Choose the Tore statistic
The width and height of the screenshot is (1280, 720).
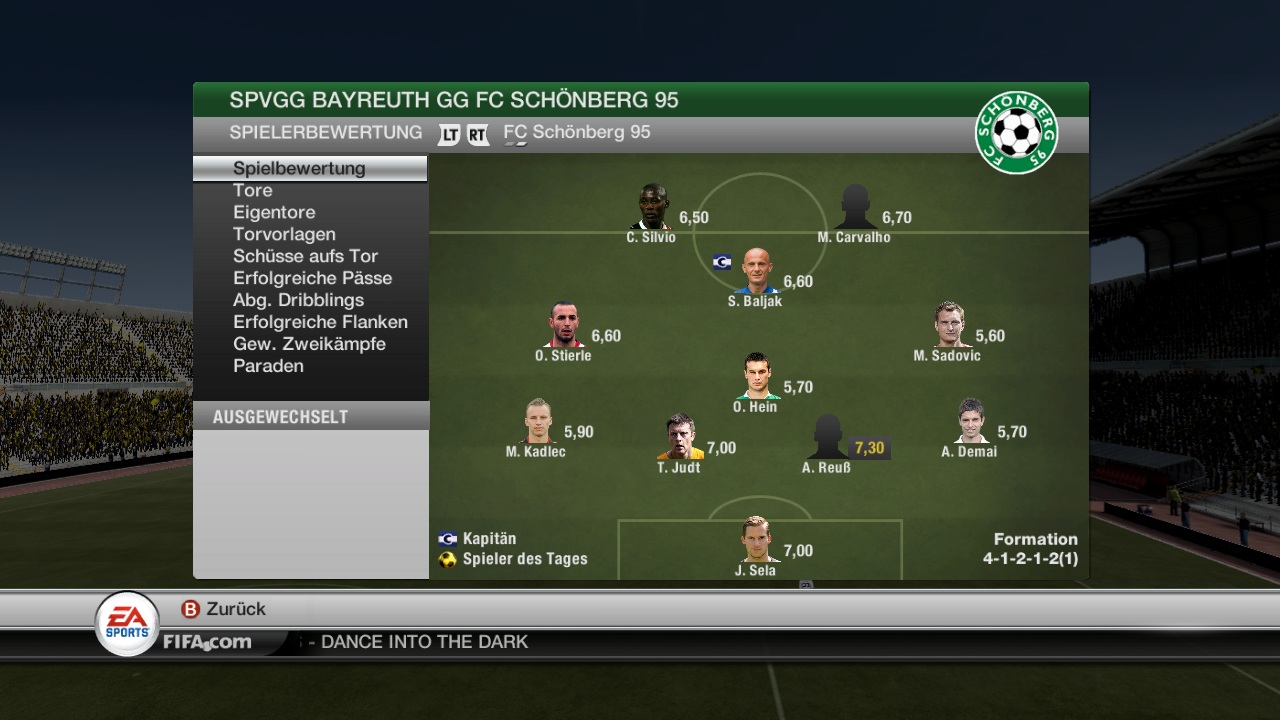tap(253, 190)
